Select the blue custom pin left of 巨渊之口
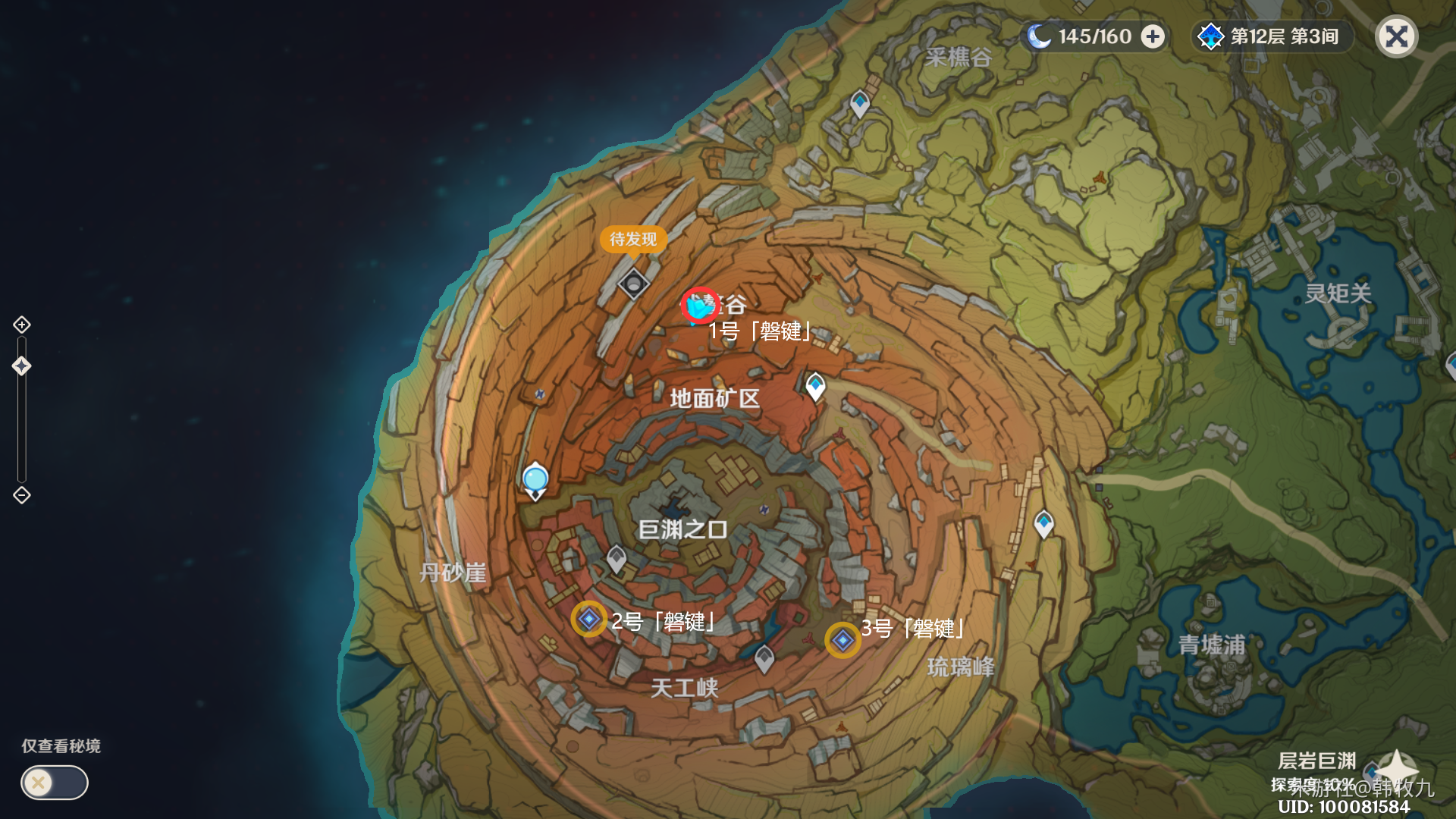 click(535, 478)
